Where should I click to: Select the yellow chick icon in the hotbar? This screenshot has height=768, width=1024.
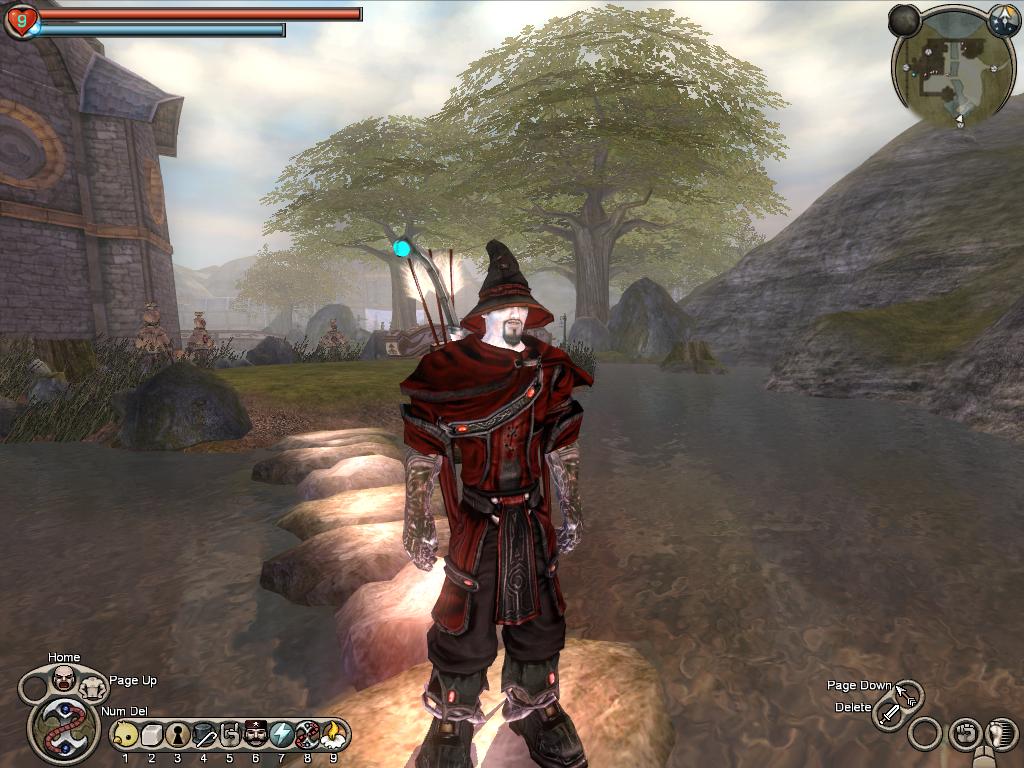tap(125, 736)
